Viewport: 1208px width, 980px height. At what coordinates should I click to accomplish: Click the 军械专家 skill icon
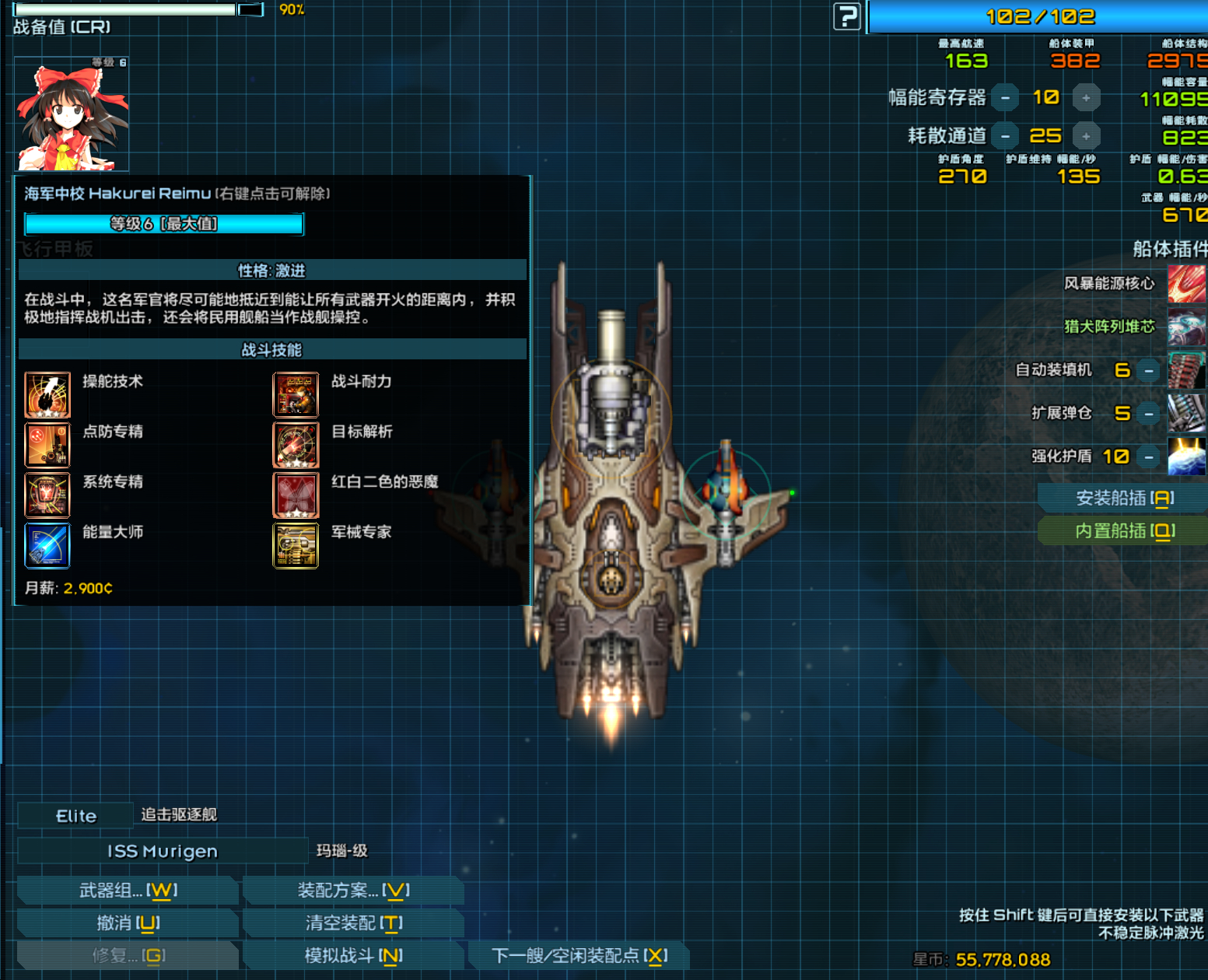pos(296,545)
